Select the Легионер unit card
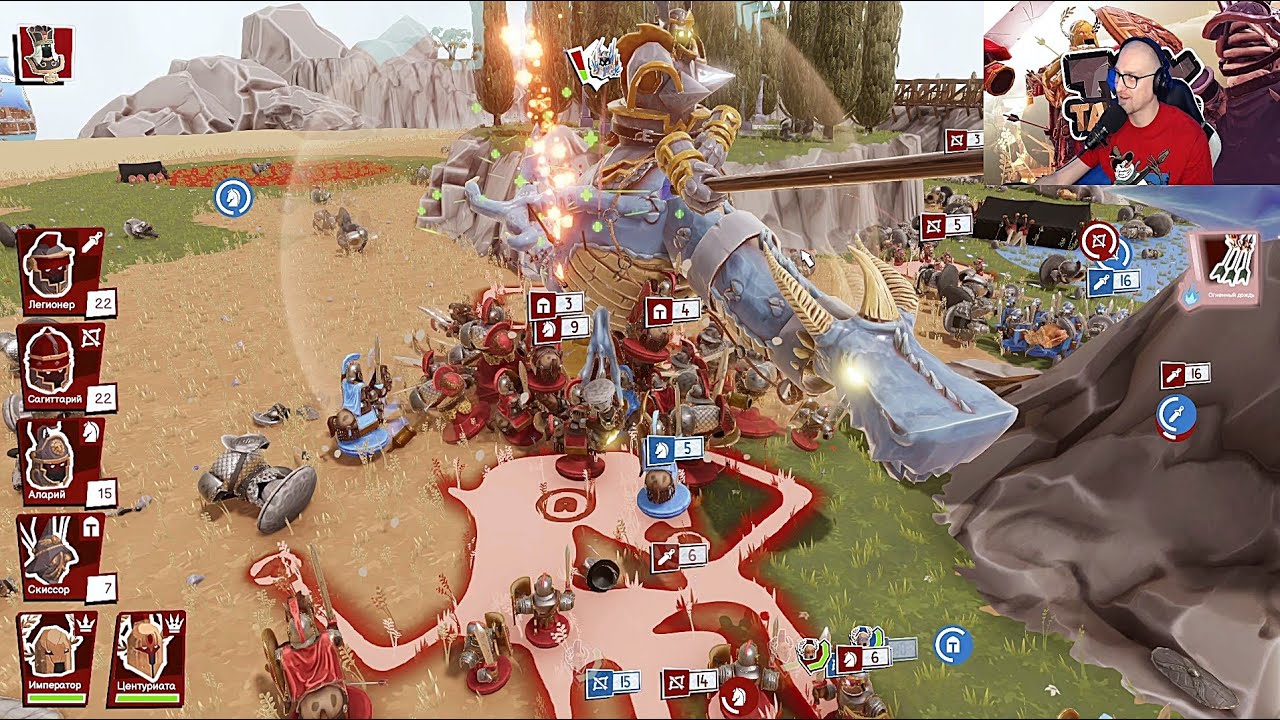The image size is (1280, 720). pos(60,271)
